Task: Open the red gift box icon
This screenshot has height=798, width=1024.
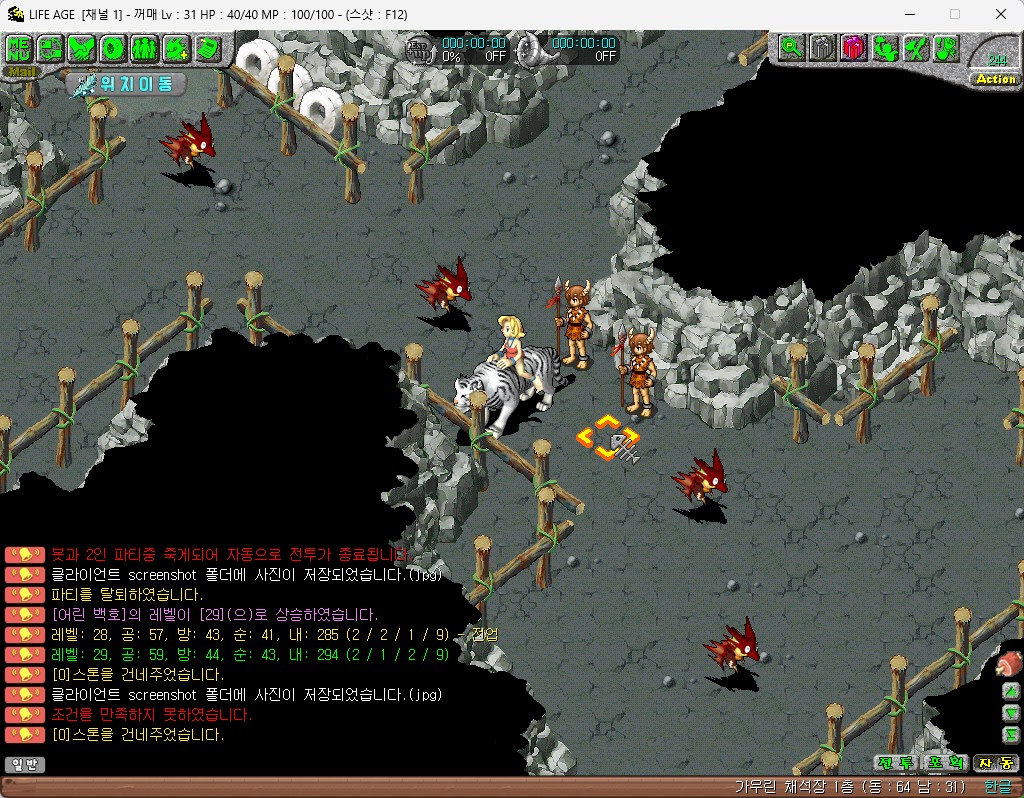Action: point(853,46)
